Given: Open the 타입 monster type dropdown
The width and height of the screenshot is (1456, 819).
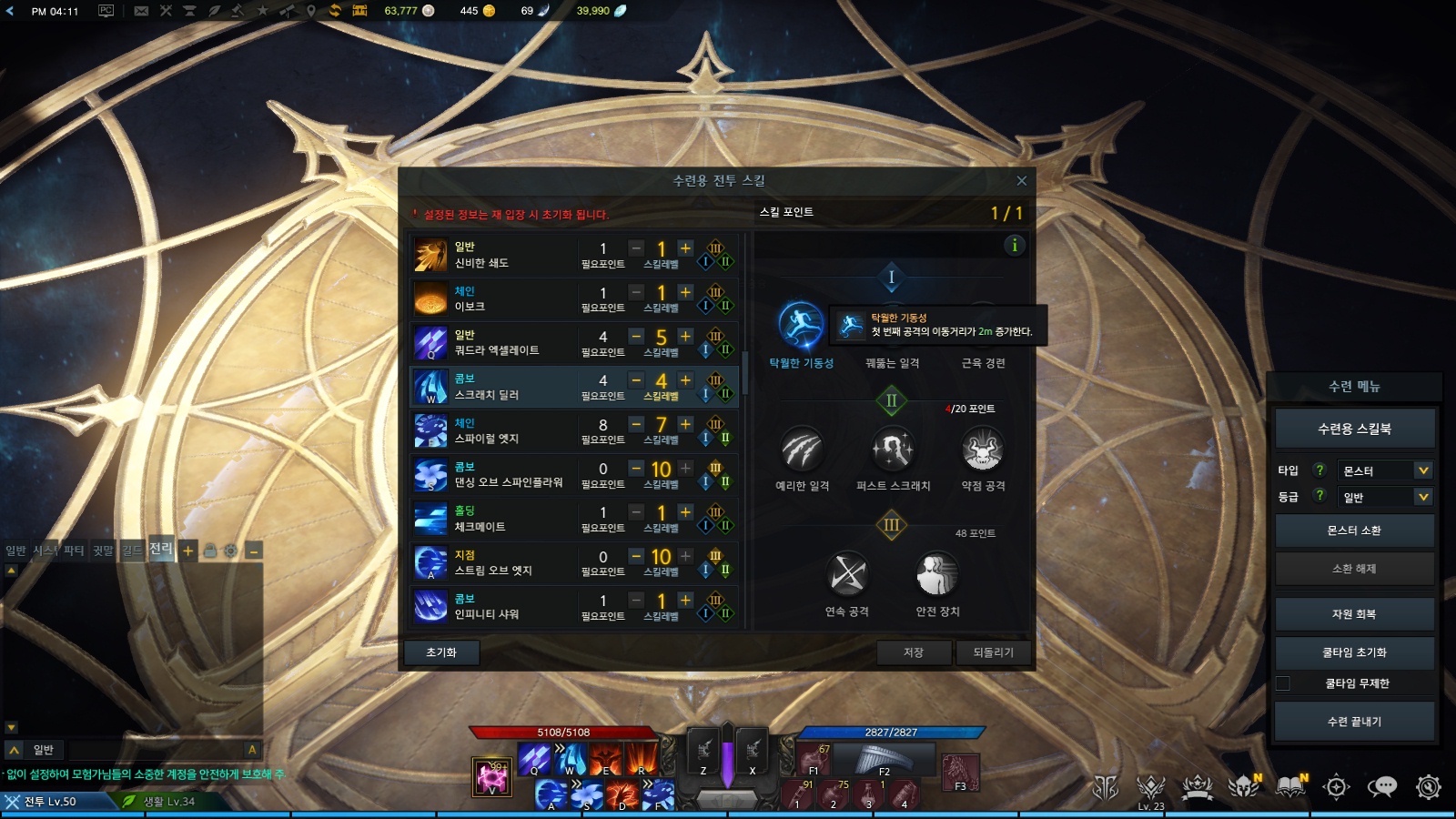Looking at the screenshot, I should pos(1385,470).
